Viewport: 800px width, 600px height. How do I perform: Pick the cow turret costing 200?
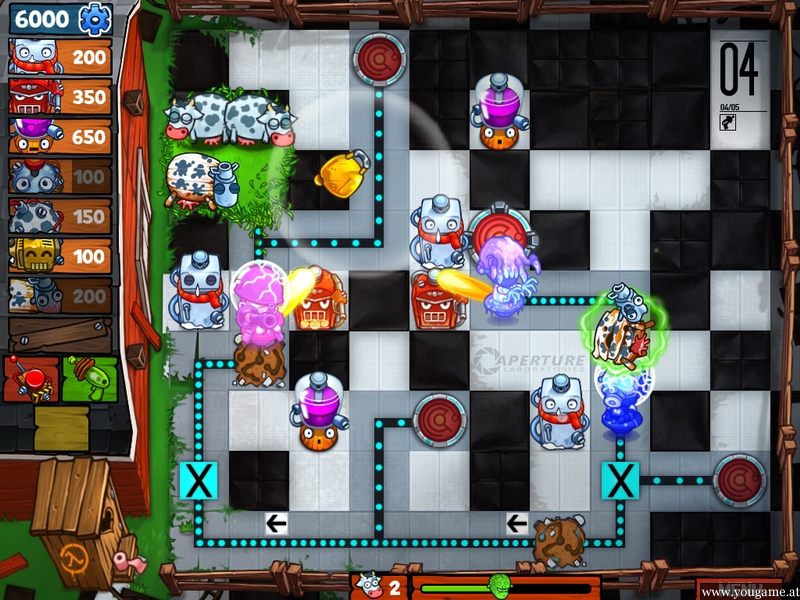pos(59,296)
